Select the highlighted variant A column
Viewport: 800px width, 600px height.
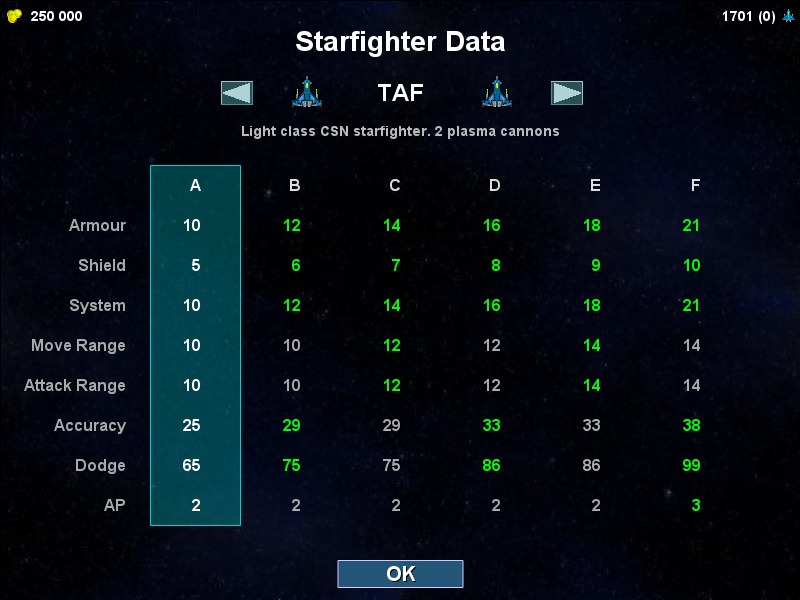[x=195, y=345]
